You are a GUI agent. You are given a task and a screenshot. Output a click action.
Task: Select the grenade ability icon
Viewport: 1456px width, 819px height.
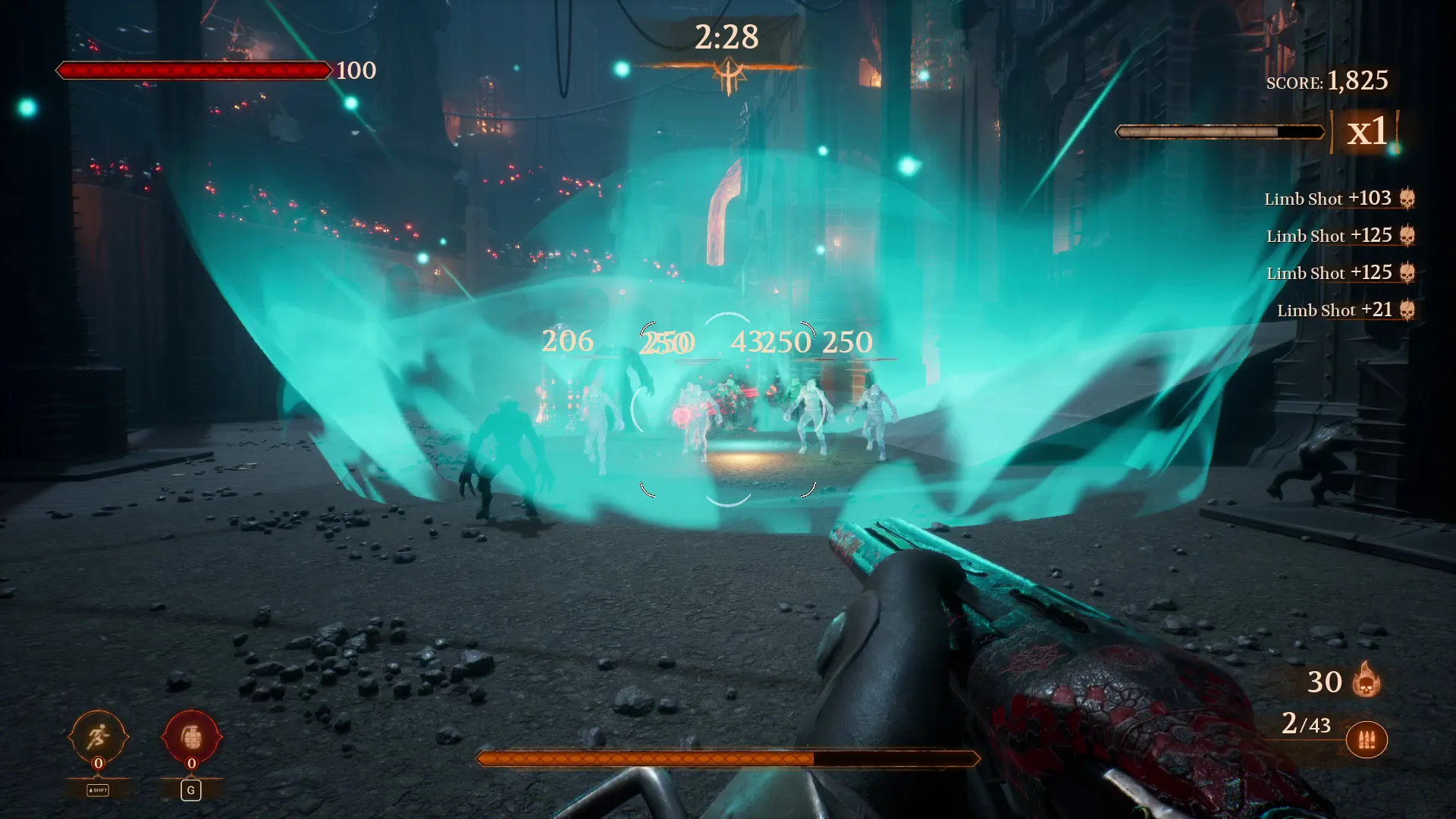coord(191,736)
